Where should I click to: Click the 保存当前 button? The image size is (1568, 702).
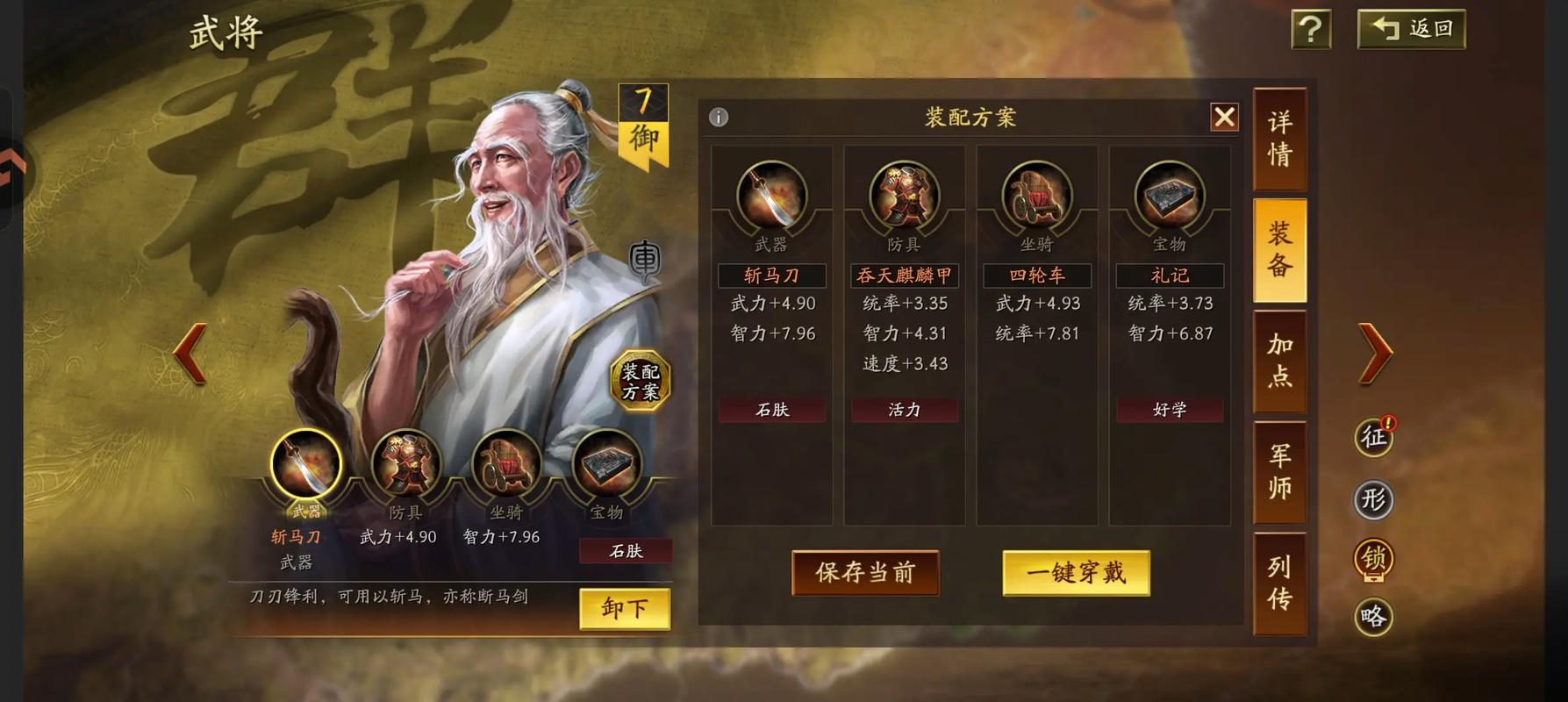click(x=865, y=572)
